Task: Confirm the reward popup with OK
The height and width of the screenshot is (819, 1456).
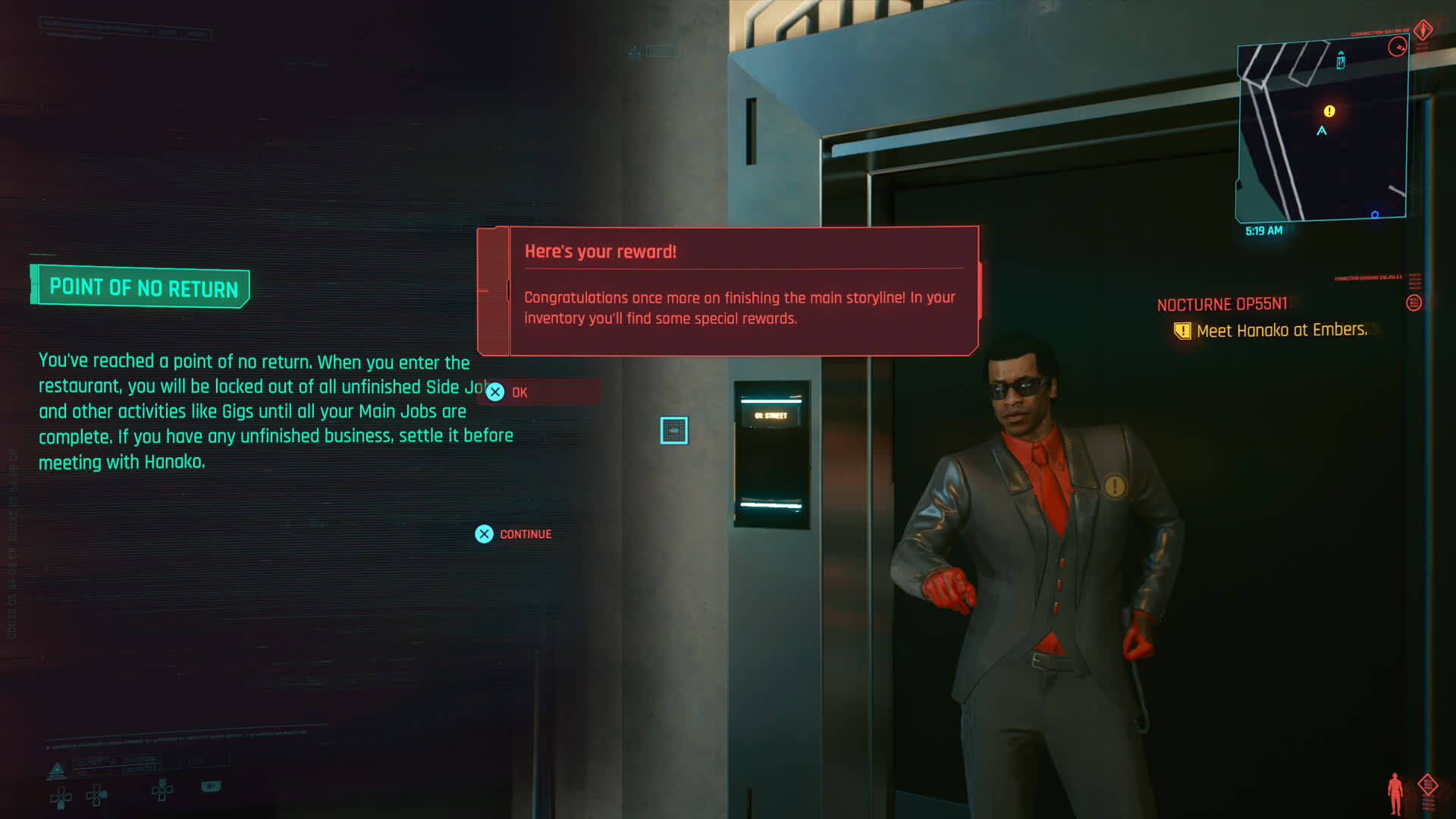Action: 510,392
